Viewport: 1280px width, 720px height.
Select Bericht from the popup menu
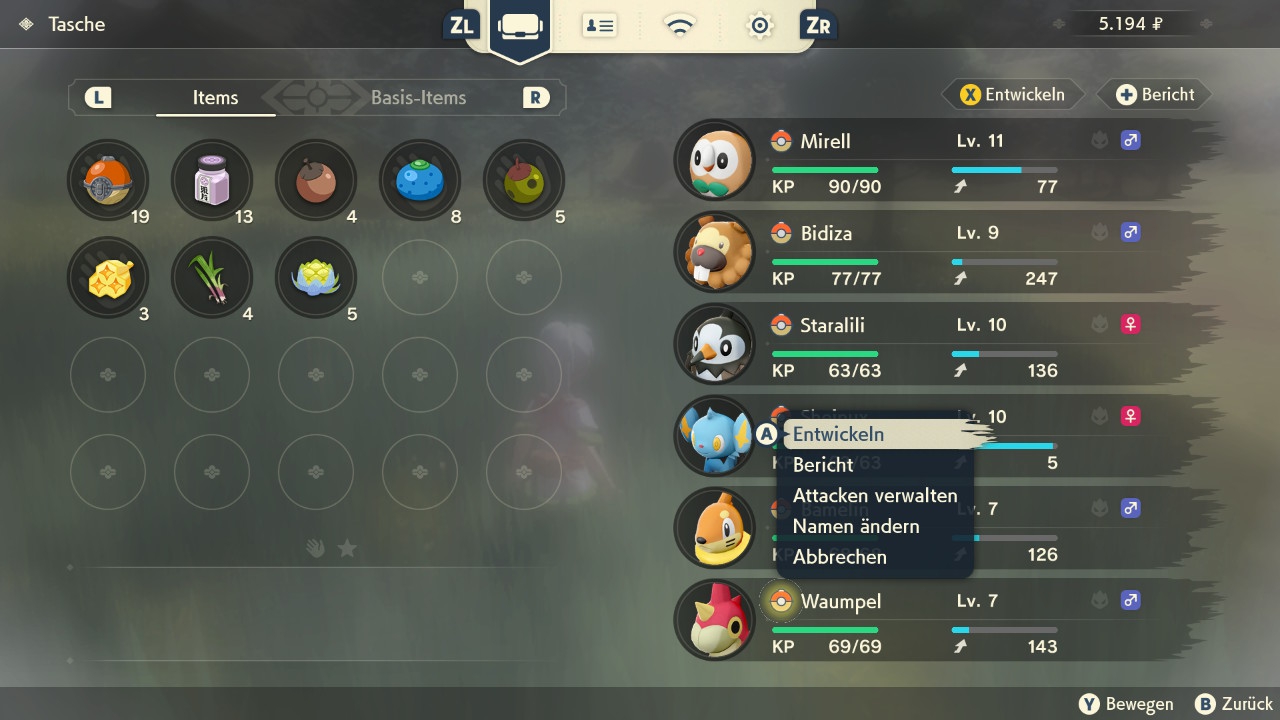823,465
